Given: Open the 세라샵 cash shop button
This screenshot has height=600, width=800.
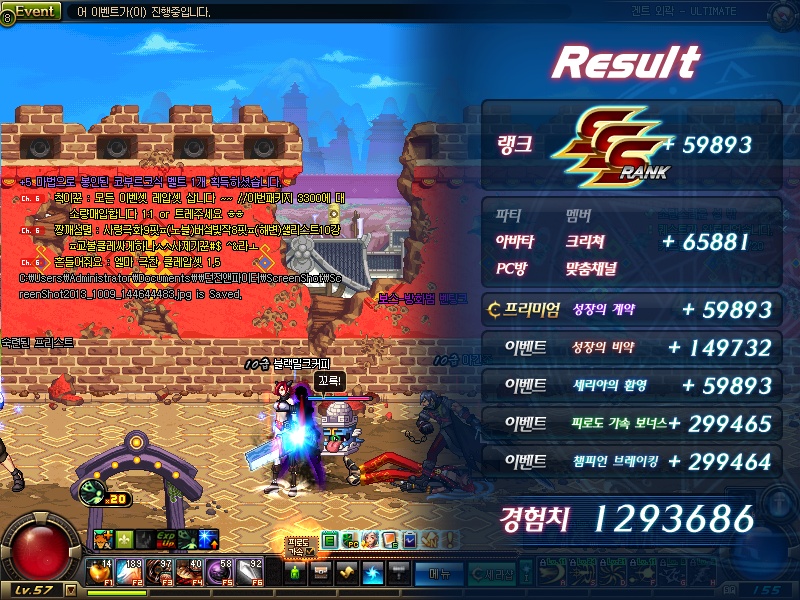Looking at the screenshot, I should 492,574.
